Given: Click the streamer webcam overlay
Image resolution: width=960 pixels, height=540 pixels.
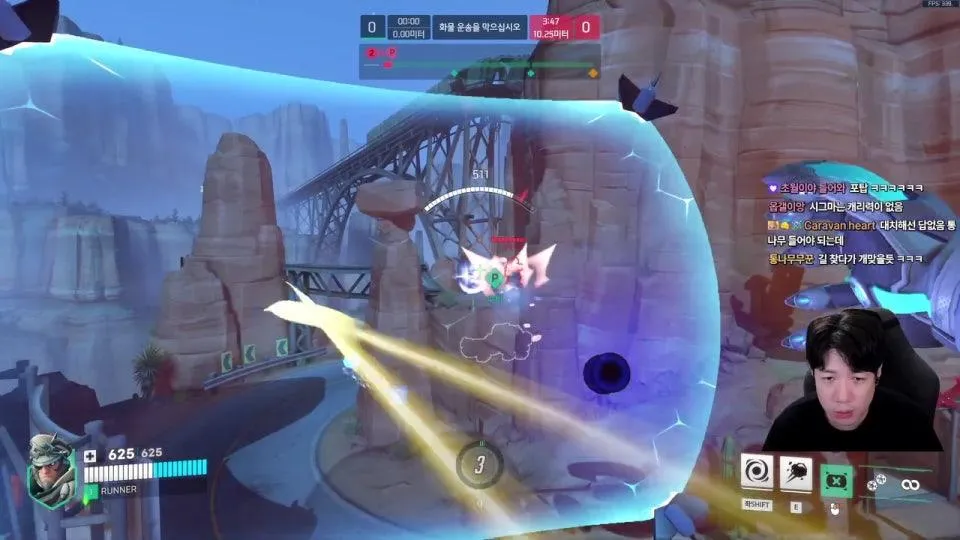Looking at the screenshot, I should (x=852, y=380).
